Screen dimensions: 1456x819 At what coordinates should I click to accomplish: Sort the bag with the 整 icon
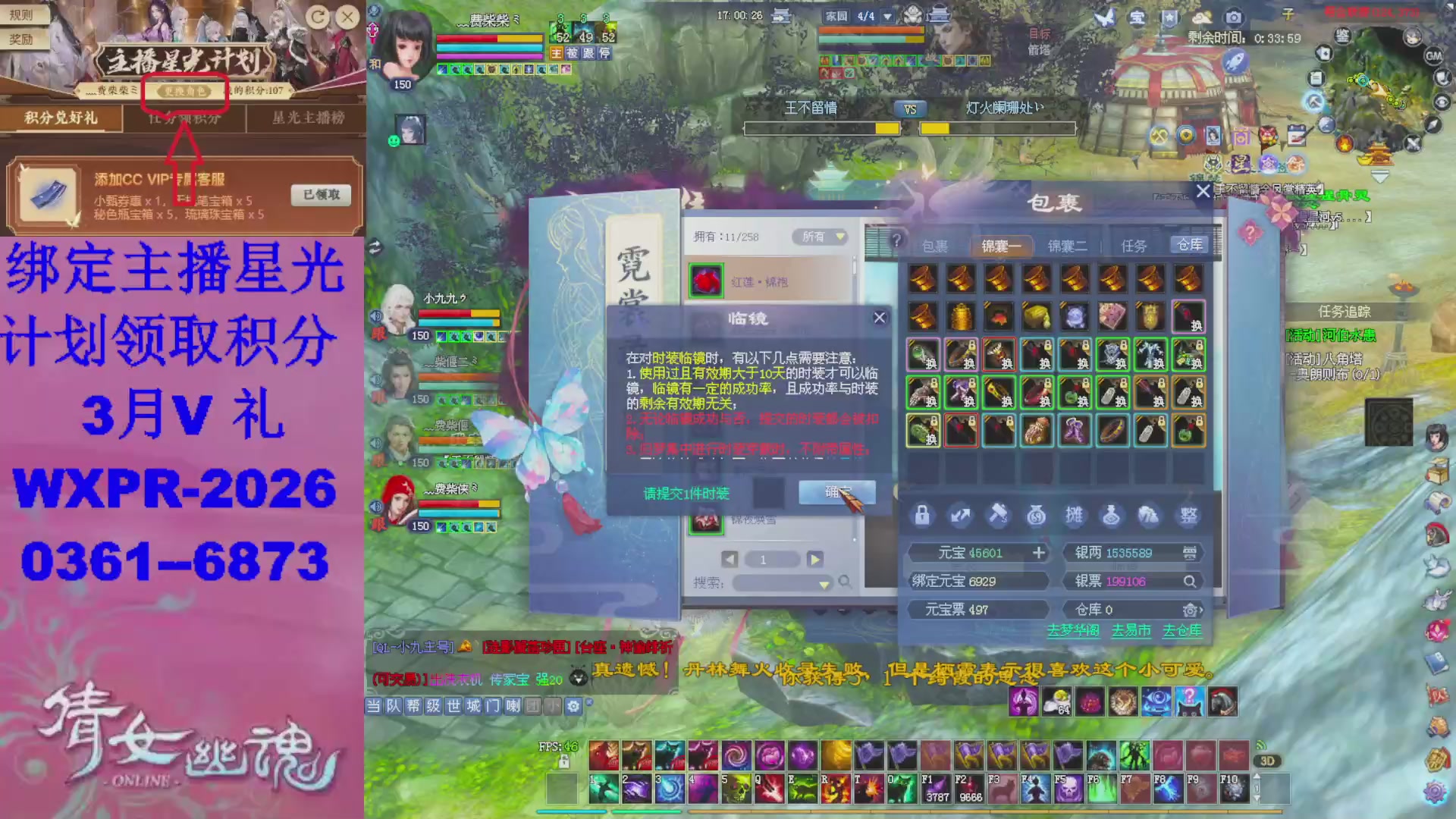pos(1189,516)
